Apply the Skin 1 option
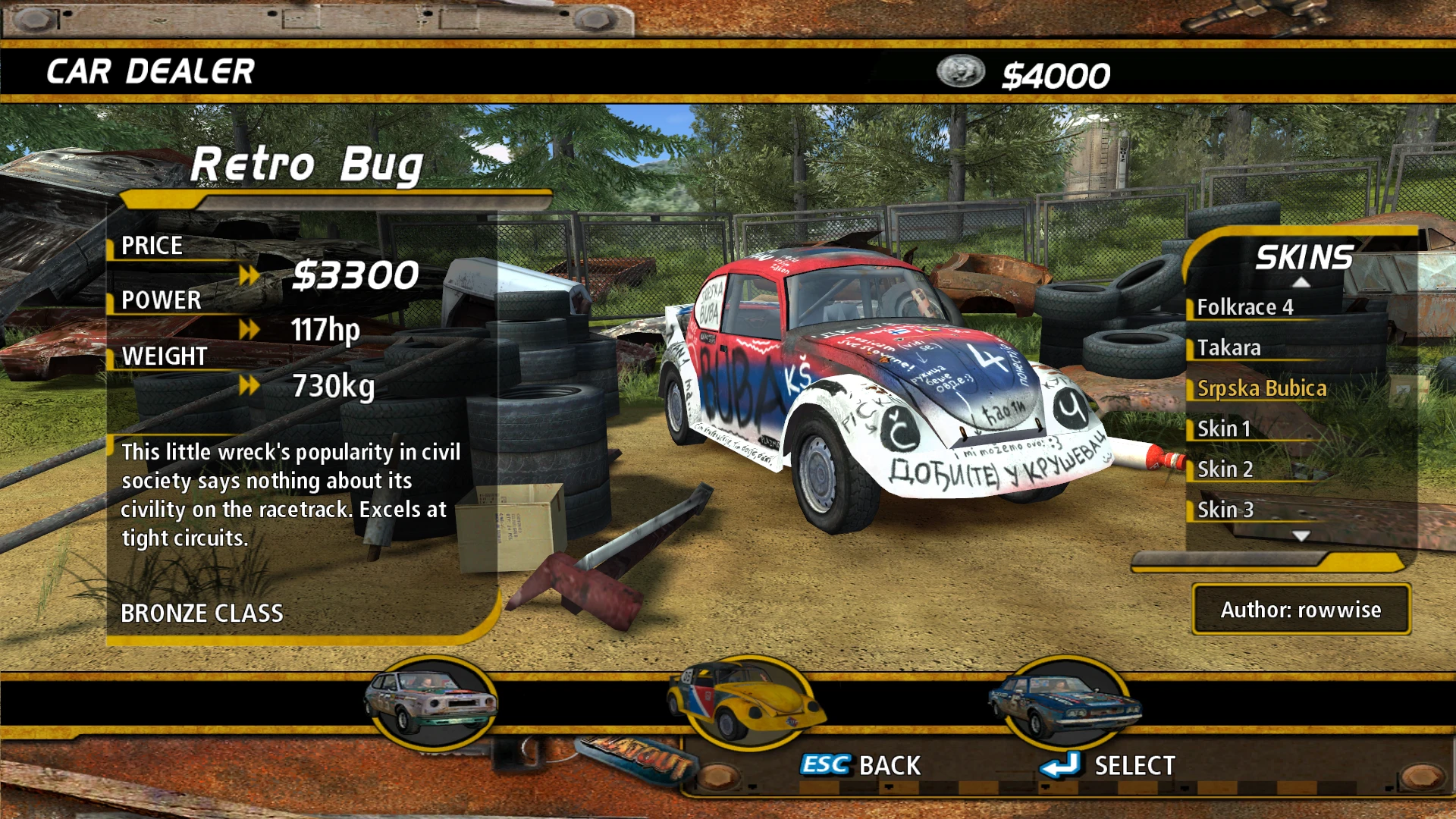 [x=1223, y=429]
